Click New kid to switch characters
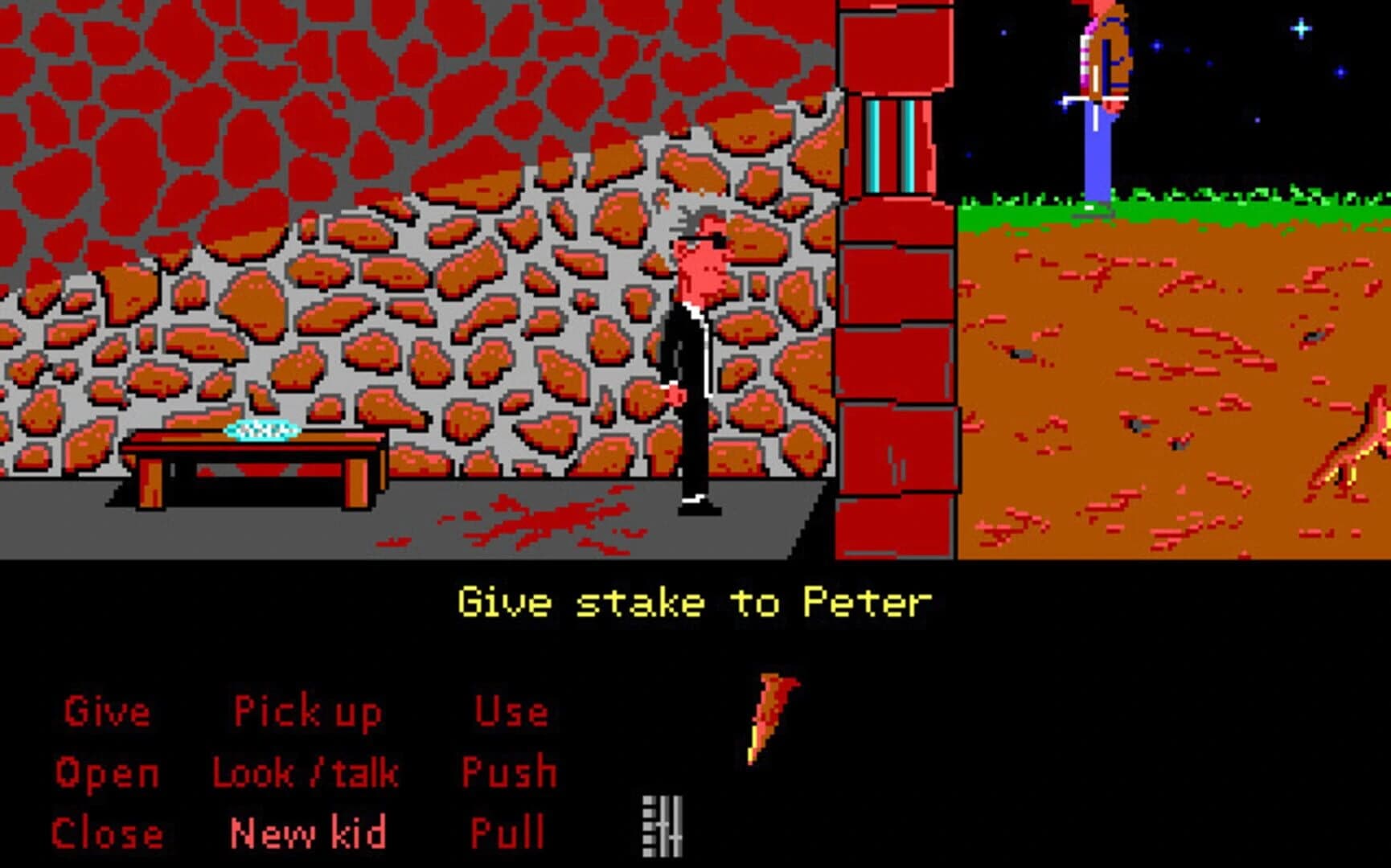This screenshot has width=1391, height=868. [x=306, y=833]
